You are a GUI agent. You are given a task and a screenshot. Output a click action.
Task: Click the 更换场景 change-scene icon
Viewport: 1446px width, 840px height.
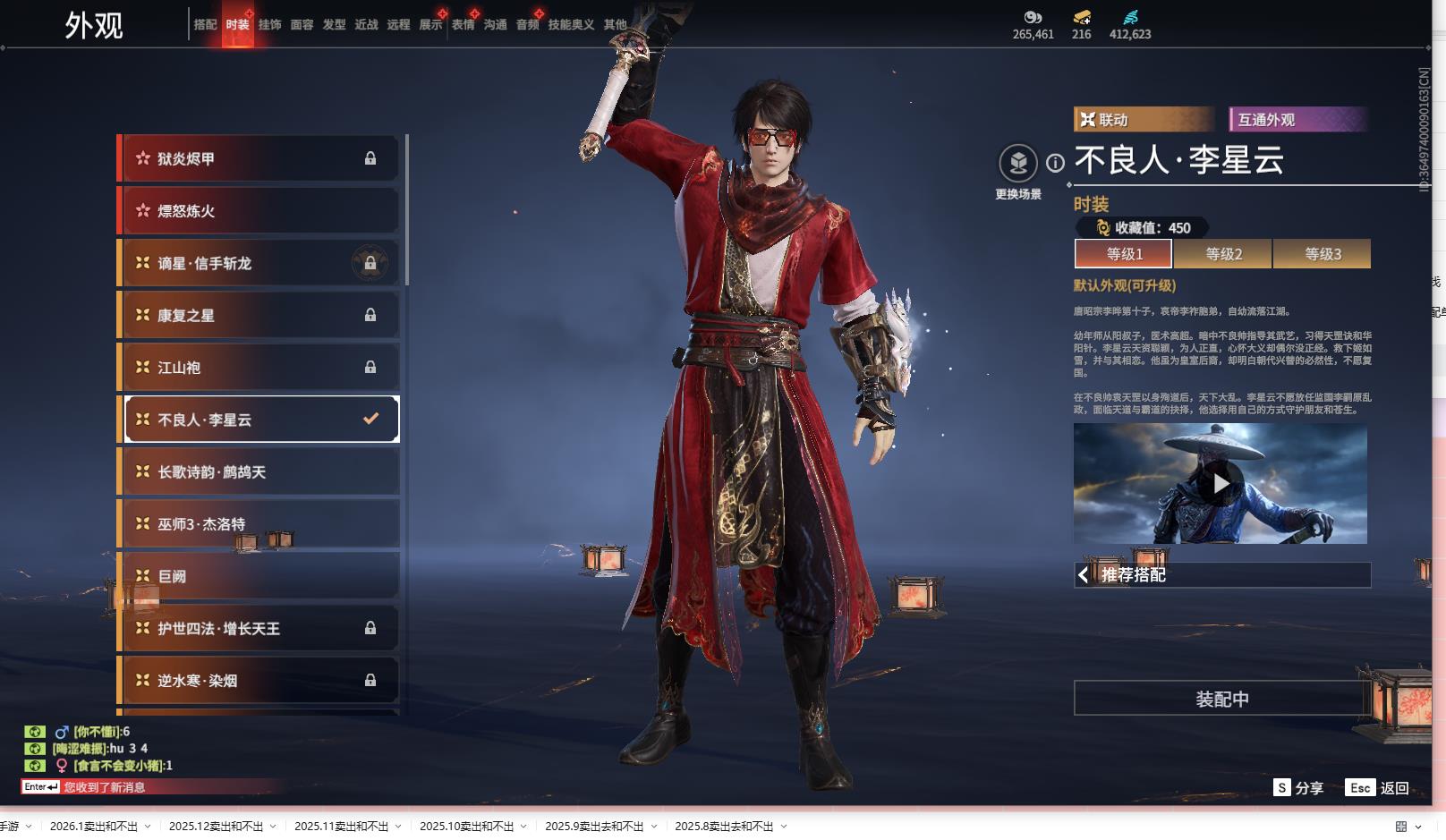pyautogui.click(x=1018, y=164)
